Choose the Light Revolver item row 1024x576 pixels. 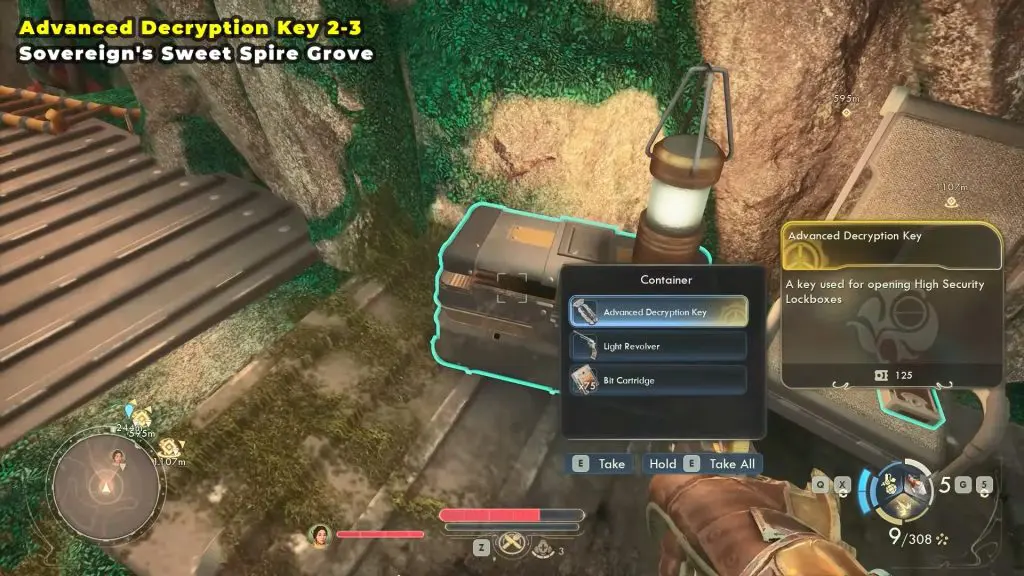pyautogui.click(x=658, y=346)
